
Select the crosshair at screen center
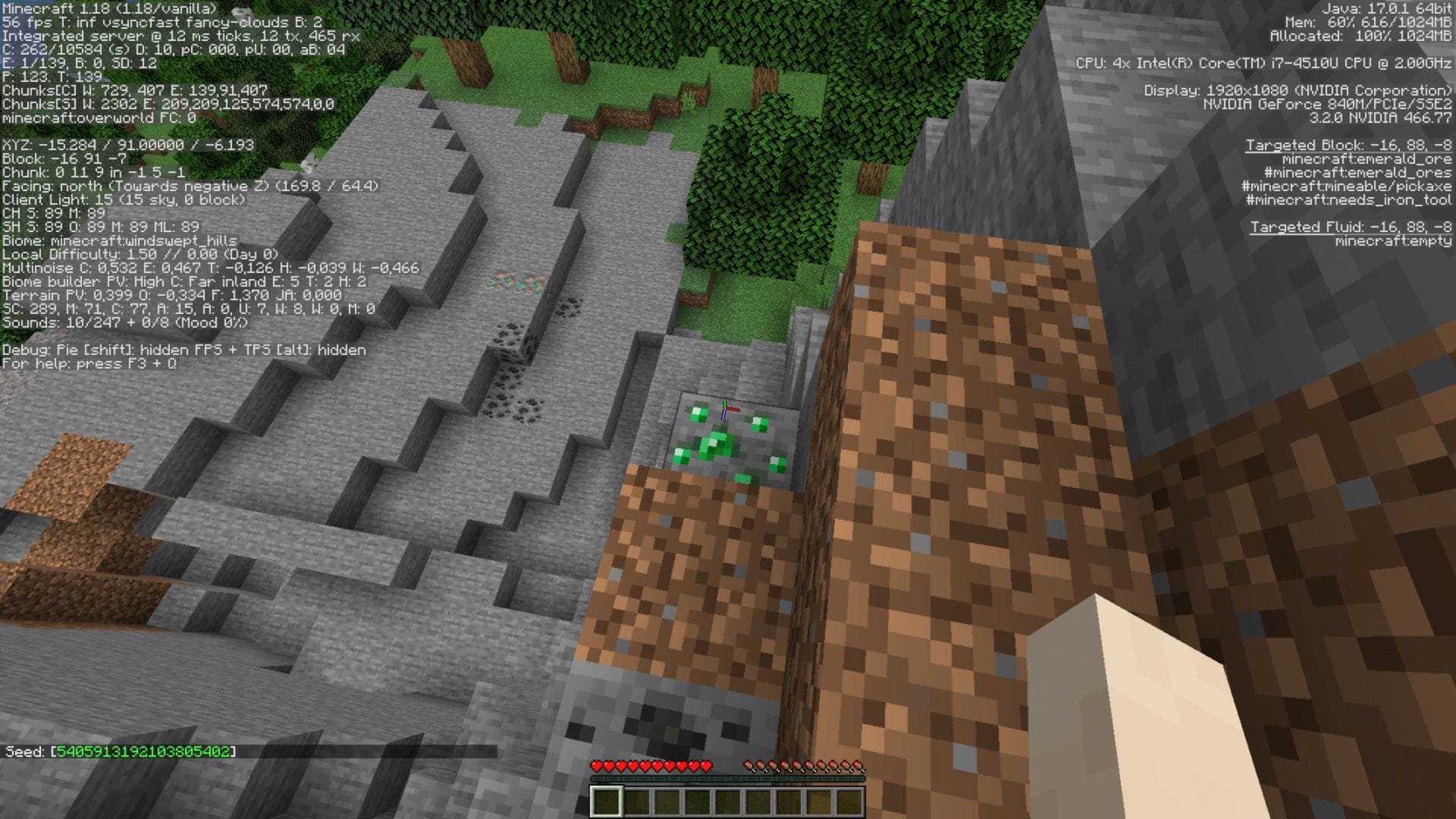(728, 409)
